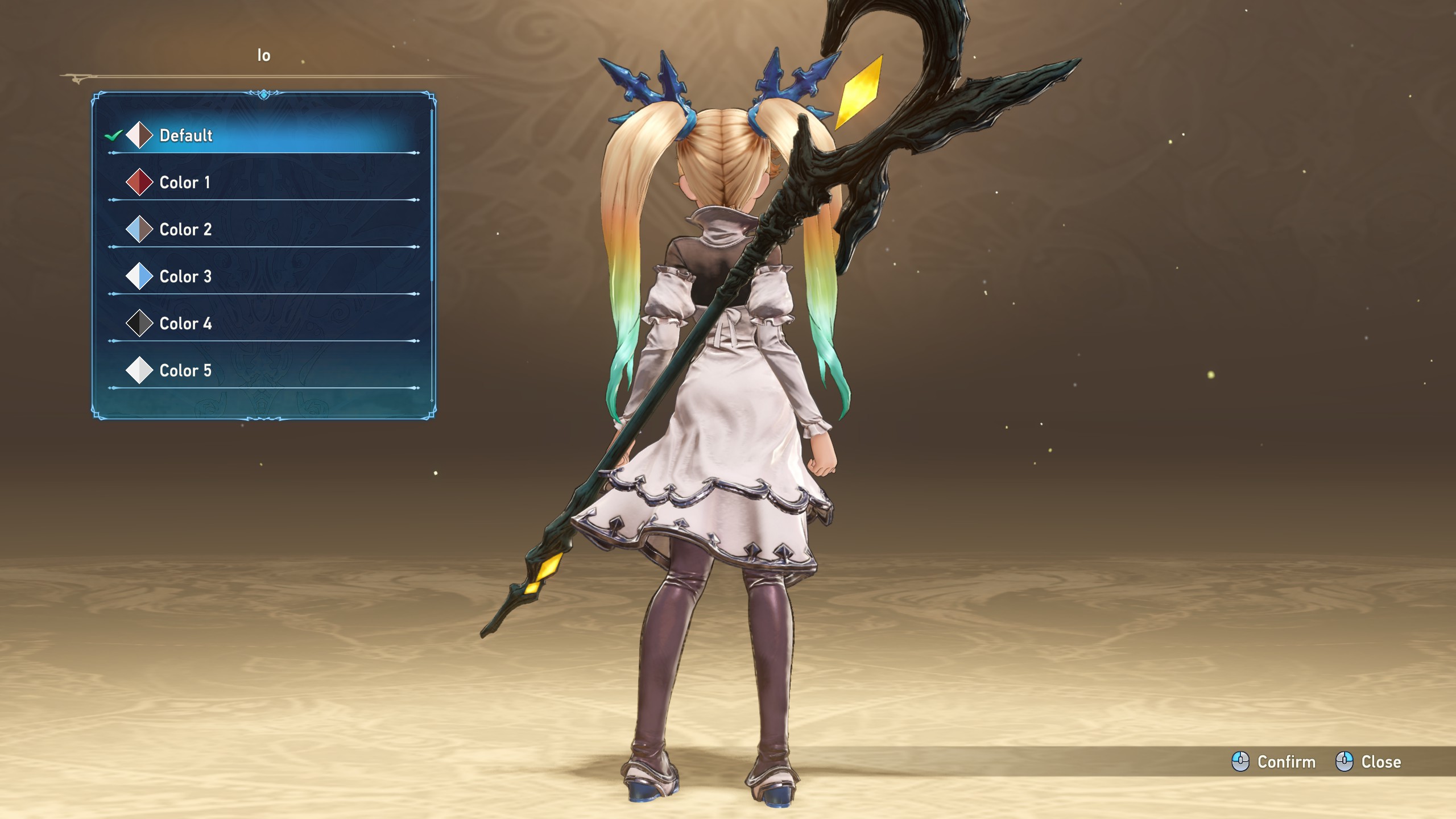Viewport: 1456px width, 819px height.
Task: Switch to the Color 3 outfit
Action: point(185,277)
